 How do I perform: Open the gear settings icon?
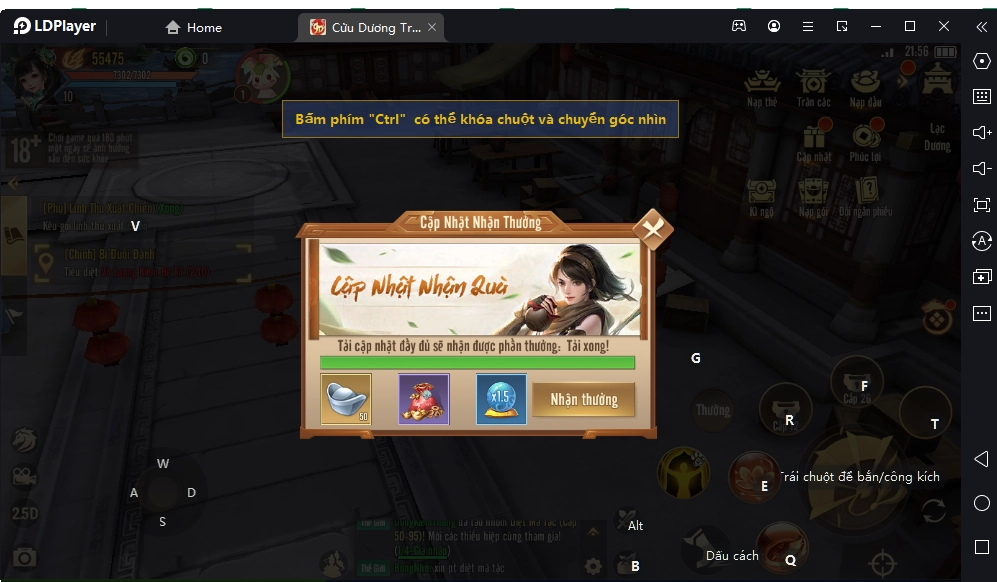pyautogui.click(x=594, y=565)
